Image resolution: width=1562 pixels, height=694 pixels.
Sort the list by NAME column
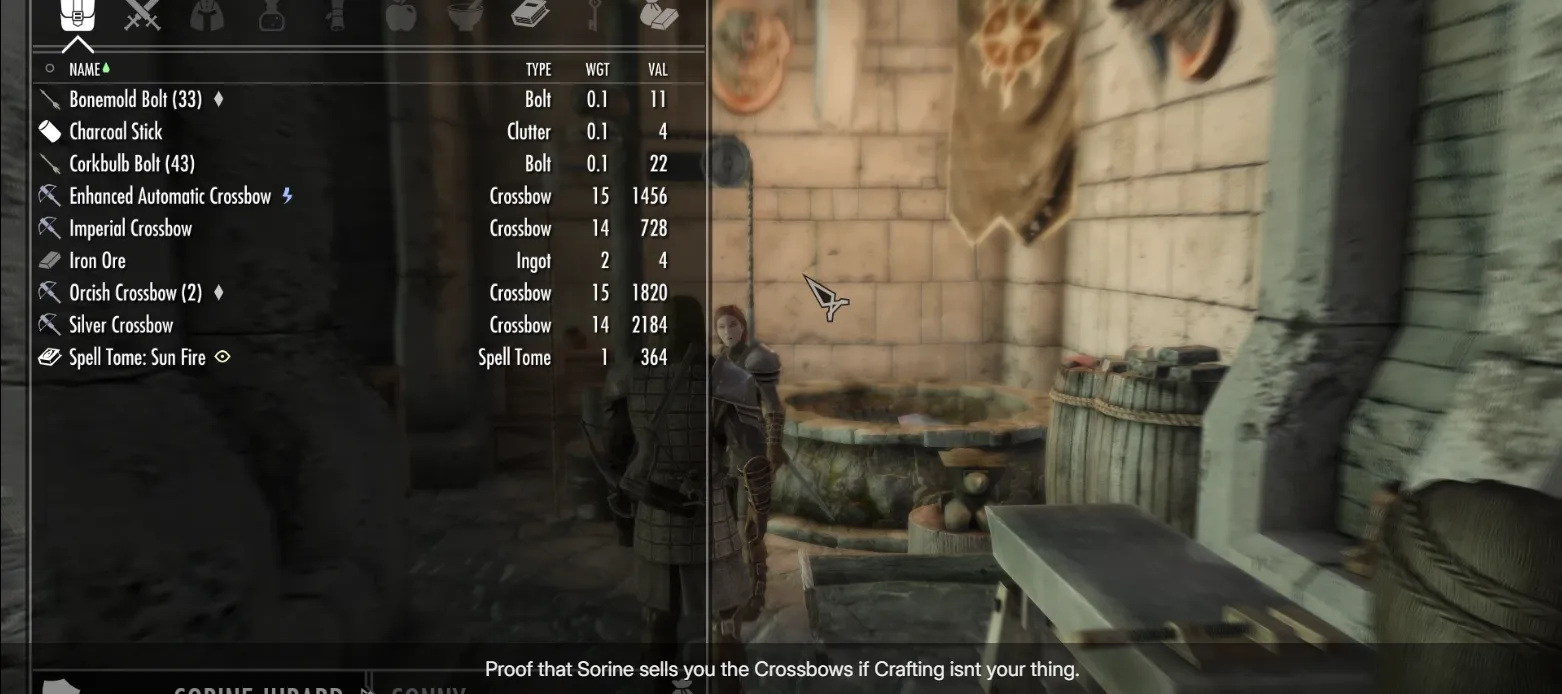tap(84, 69)
